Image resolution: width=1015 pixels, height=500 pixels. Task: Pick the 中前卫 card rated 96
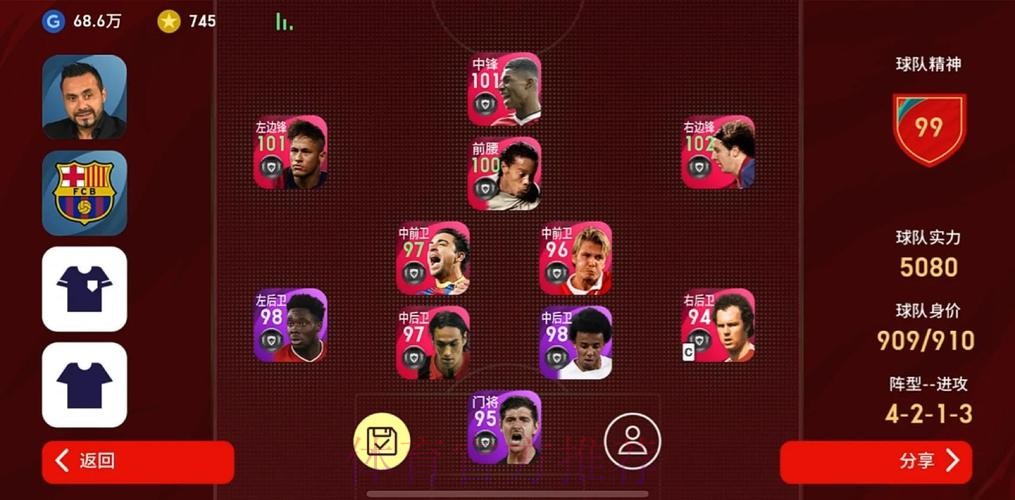(575, 258)
